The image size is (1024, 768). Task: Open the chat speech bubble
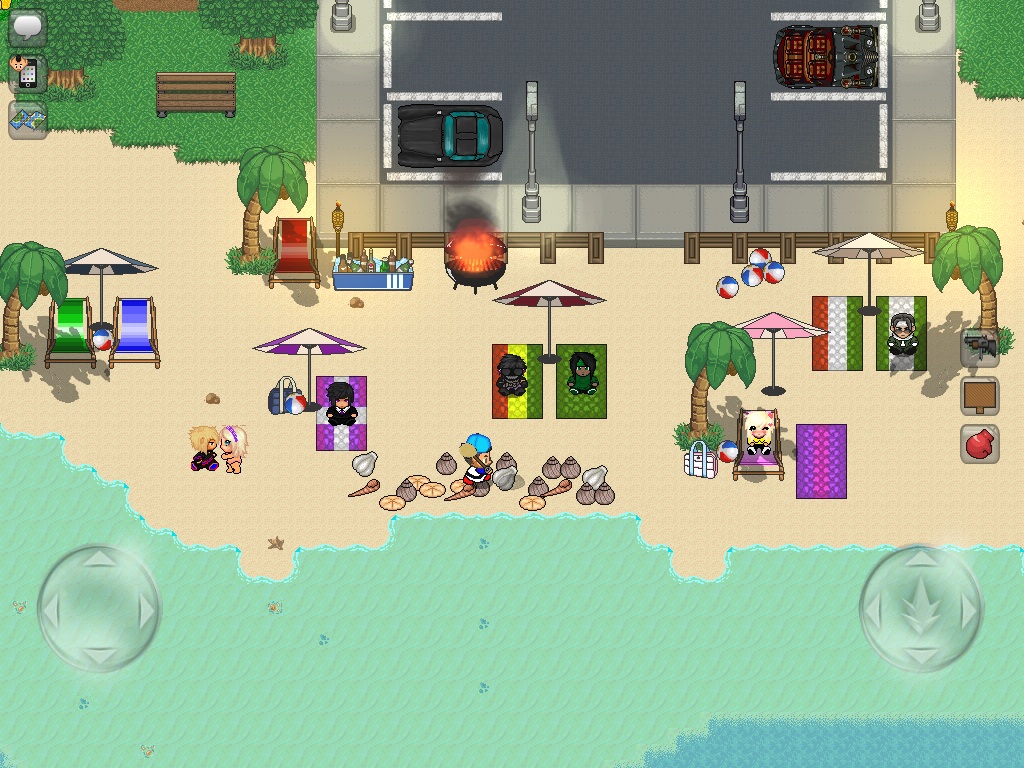28,27
